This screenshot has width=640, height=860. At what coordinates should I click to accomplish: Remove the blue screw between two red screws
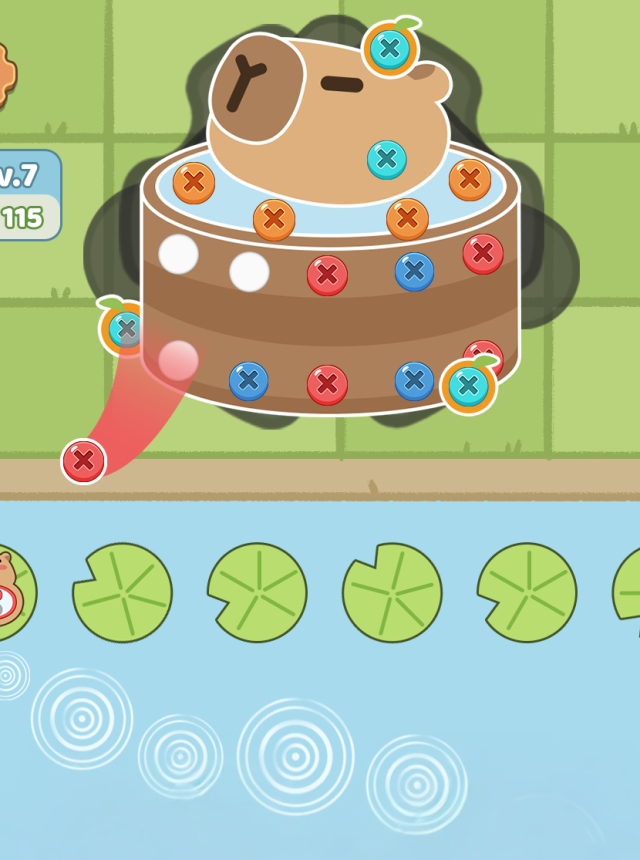point(414,271)
